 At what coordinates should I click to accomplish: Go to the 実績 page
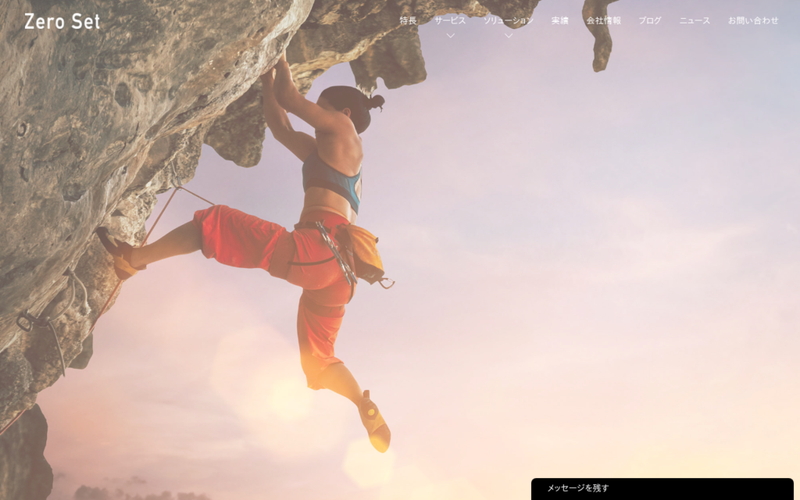point(560,20)
